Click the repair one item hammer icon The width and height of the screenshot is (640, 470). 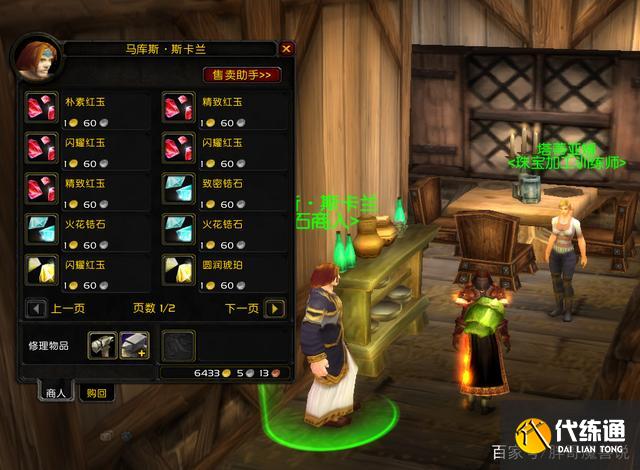tap(102, 345)
